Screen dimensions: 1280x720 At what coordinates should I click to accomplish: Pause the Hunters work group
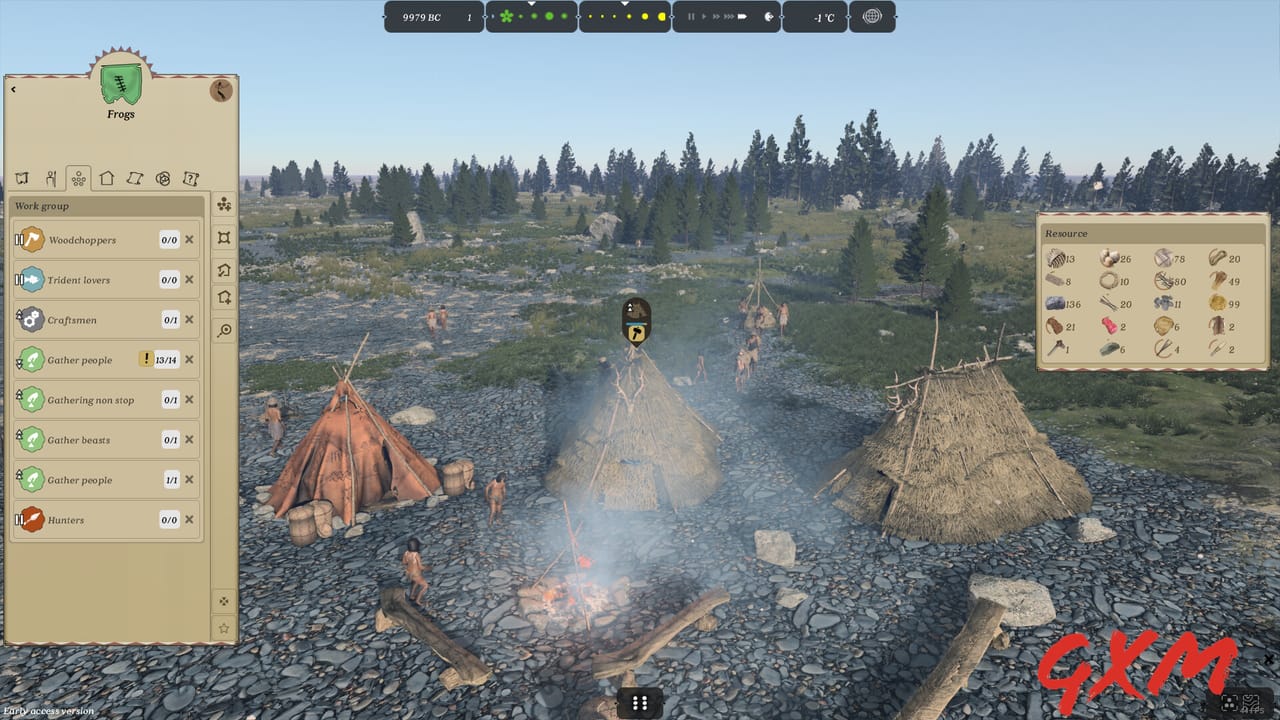click(x=19, y=519)
